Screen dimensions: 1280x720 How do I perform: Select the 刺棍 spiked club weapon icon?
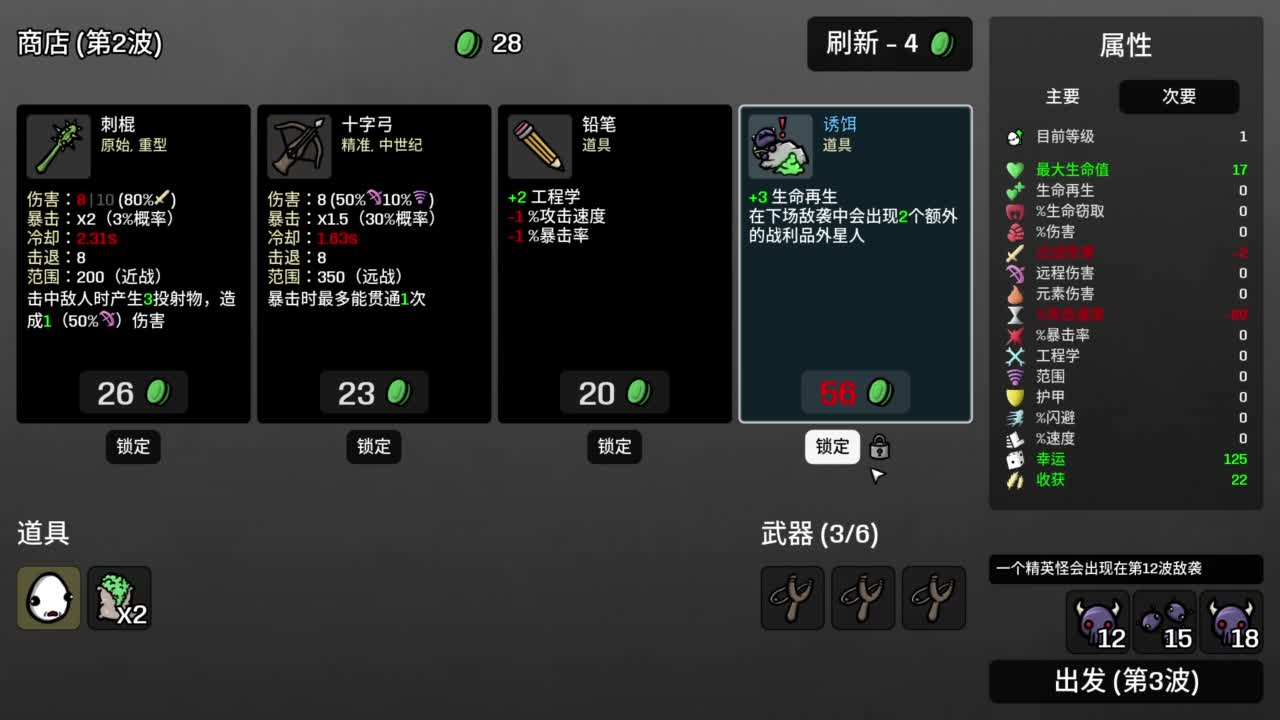pyautogui.click(x=57, y=145)
